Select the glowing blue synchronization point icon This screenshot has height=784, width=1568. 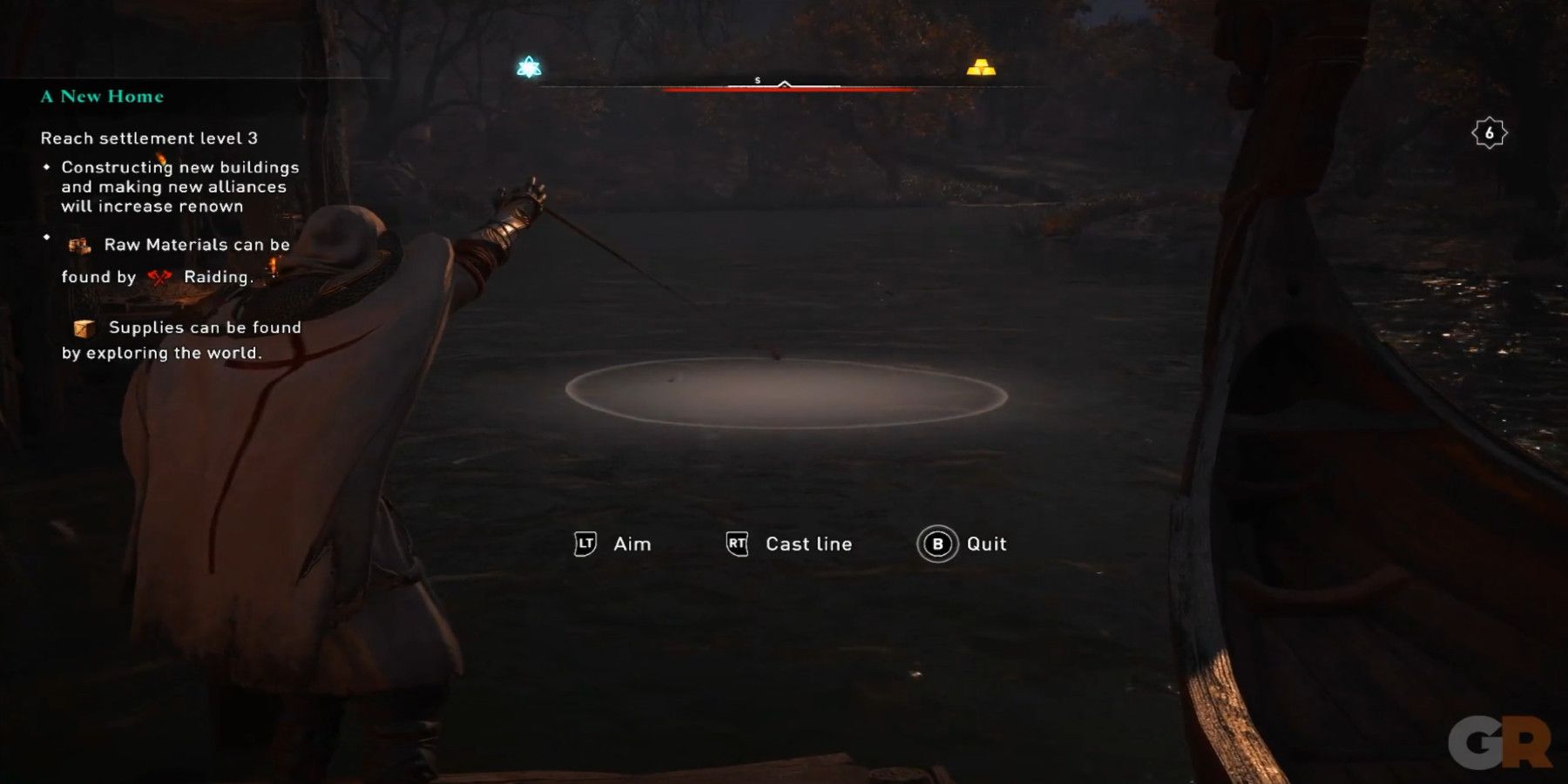tap(527, 66)
